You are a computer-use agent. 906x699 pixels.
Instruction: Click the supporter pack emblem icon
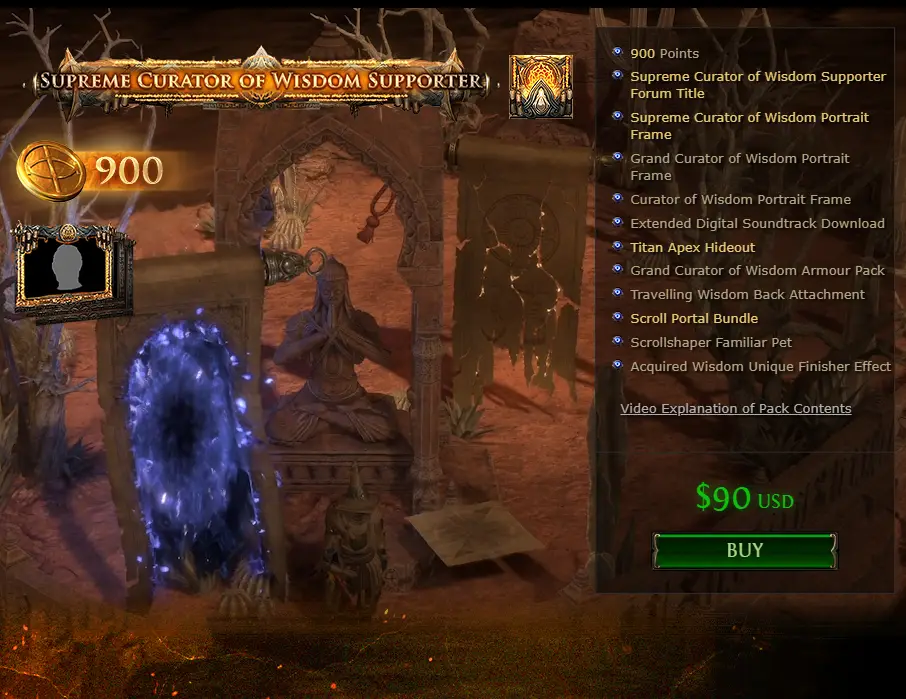click(x=541, y=86)
